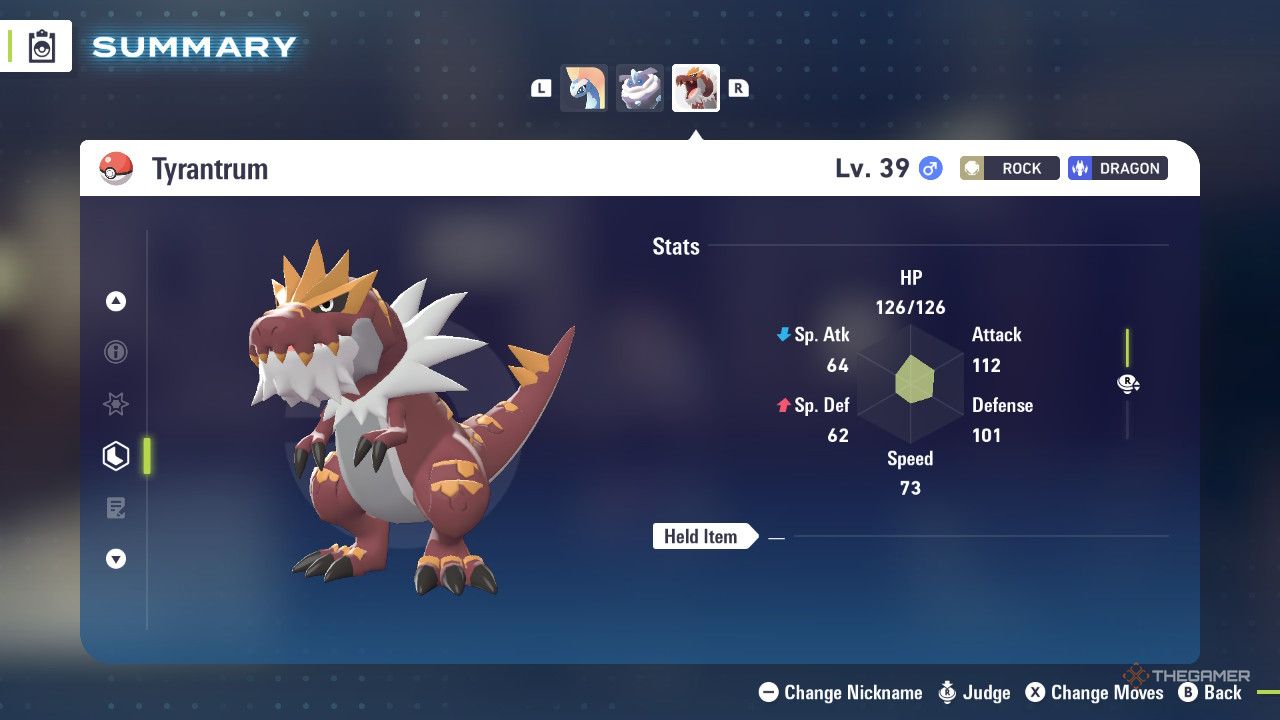Click the down arrow below the summary tabs
The width and height of the screenshot is (1280, 720).
pyautogui.click(x=116, y=560)
